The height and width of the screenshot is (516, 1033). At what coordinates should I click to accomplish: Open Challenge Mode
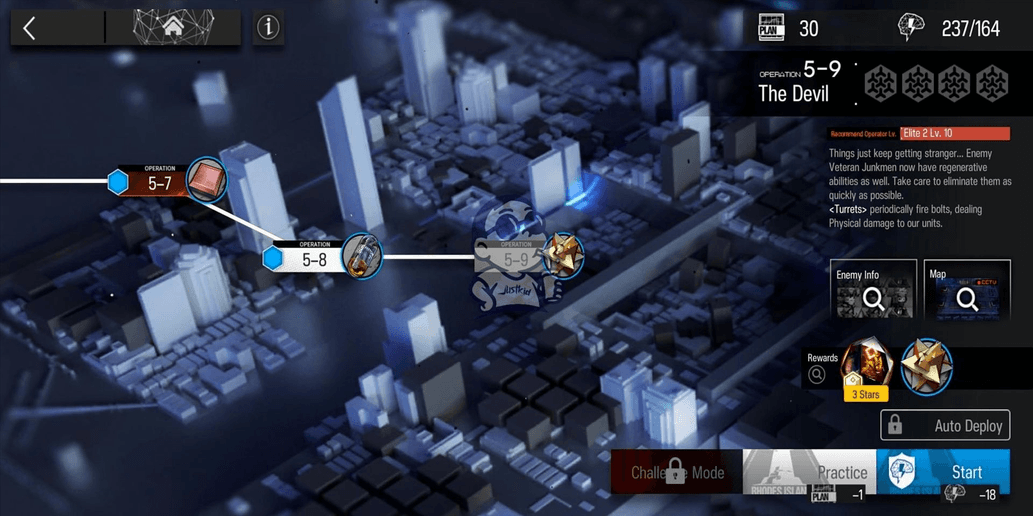(x=675, y=471)
